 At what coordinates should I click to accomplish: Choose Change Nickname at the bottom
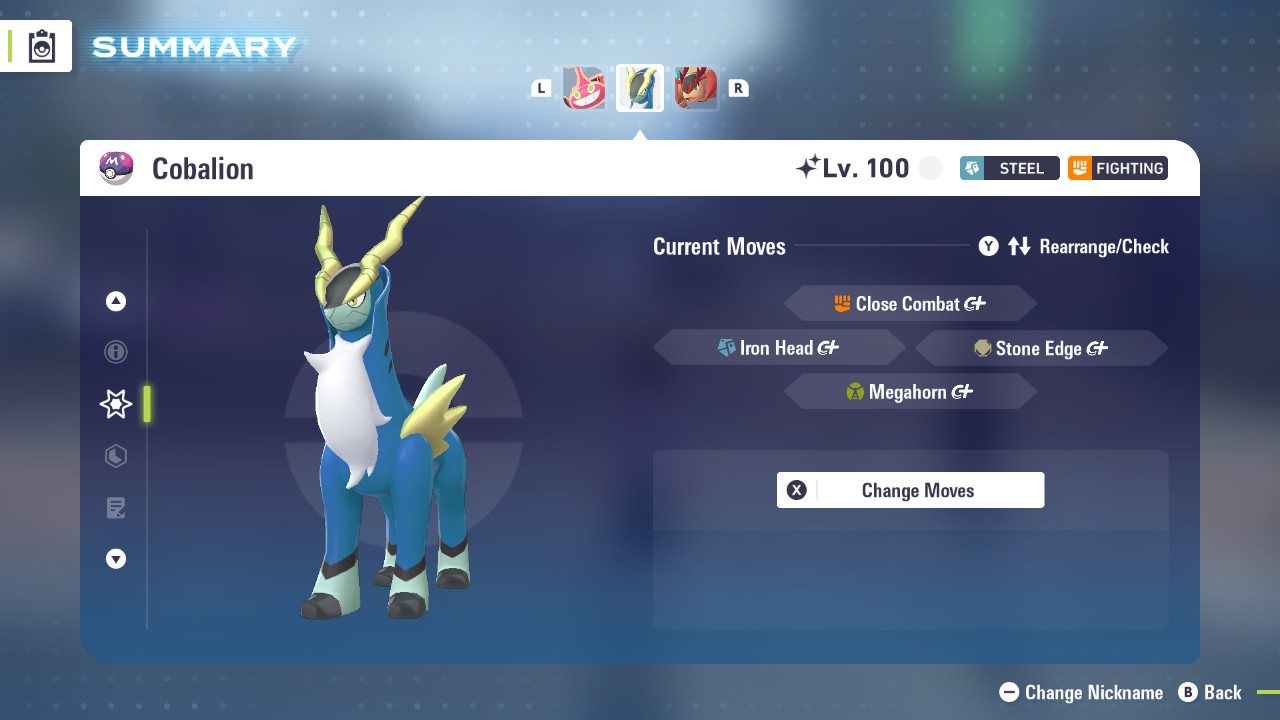click(1082, 692)
